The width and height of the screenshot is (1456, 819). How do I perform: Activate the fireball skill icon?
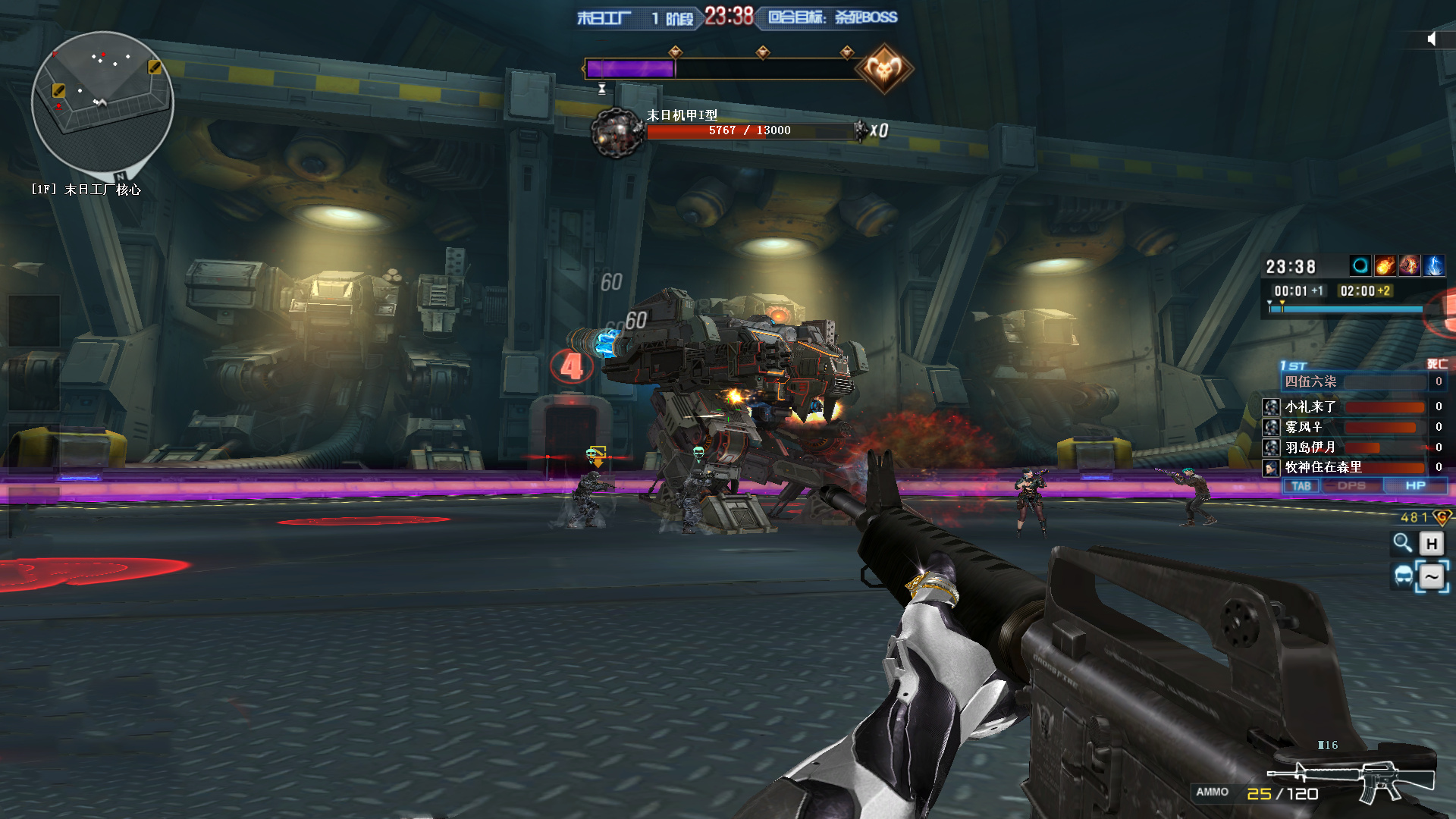tap(1385, 265)
